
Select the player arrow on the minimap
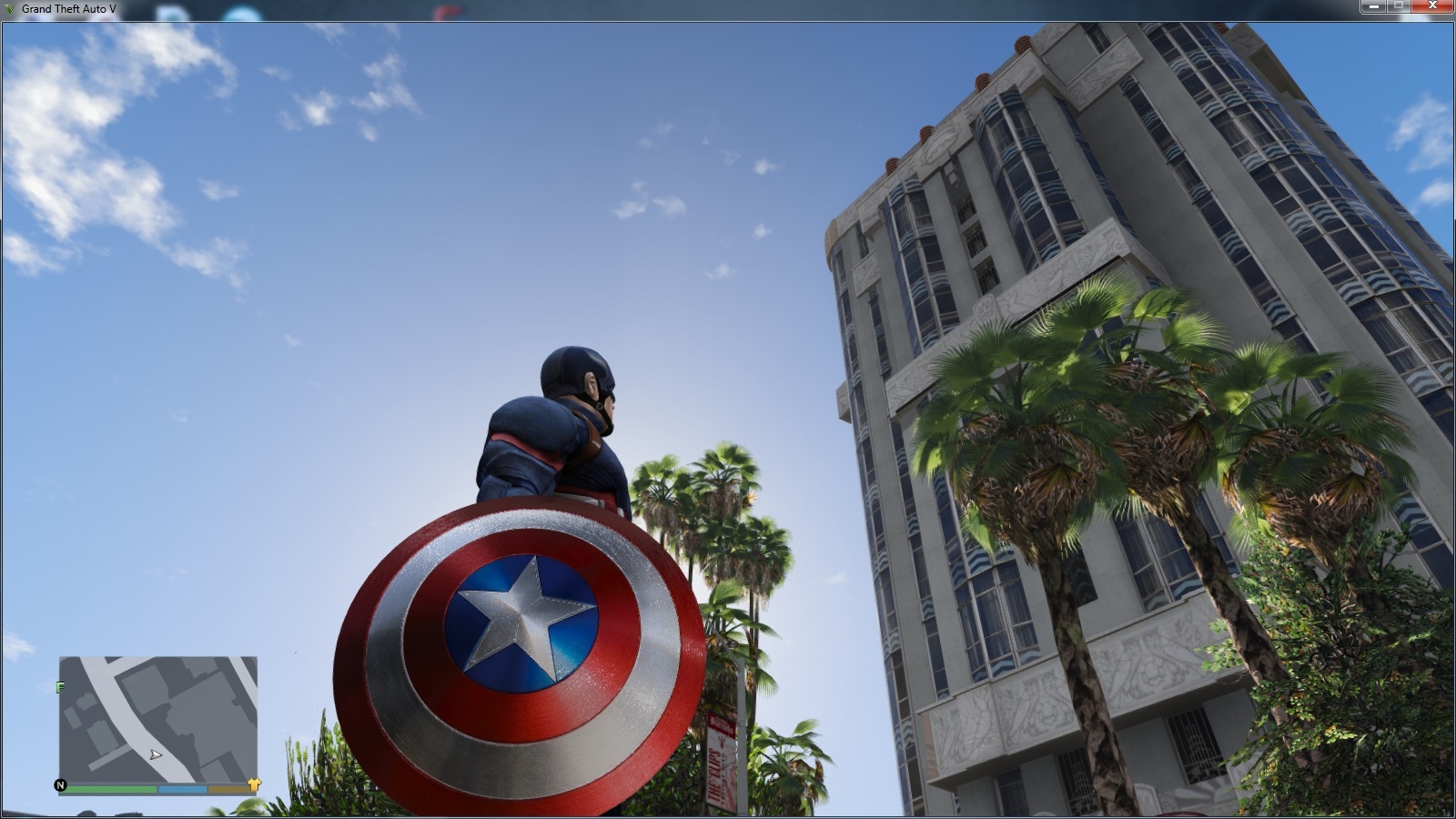(x=156, y=754)
